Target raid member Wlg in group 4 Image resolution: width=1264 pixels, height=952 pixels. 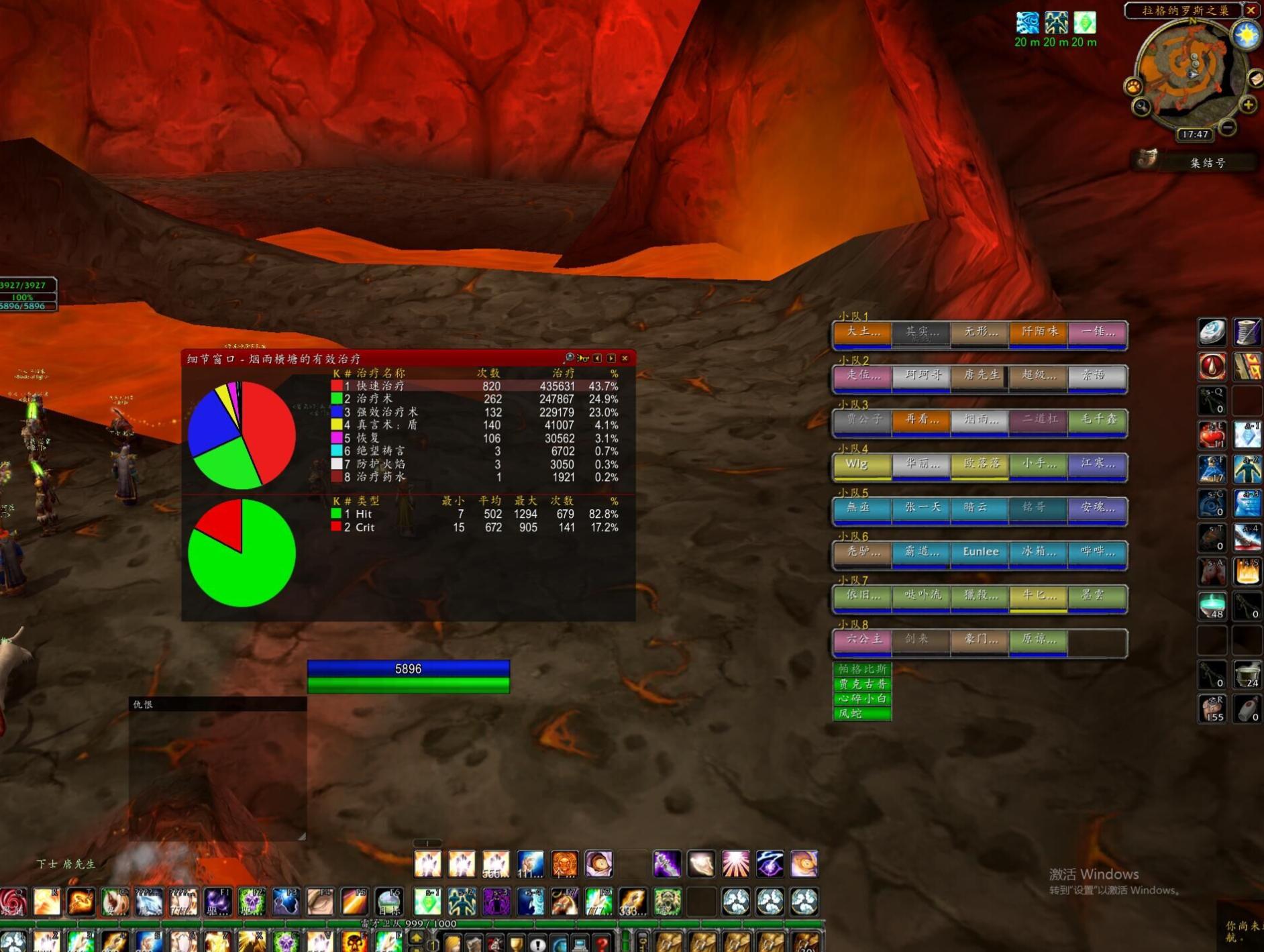coord(861,465)
